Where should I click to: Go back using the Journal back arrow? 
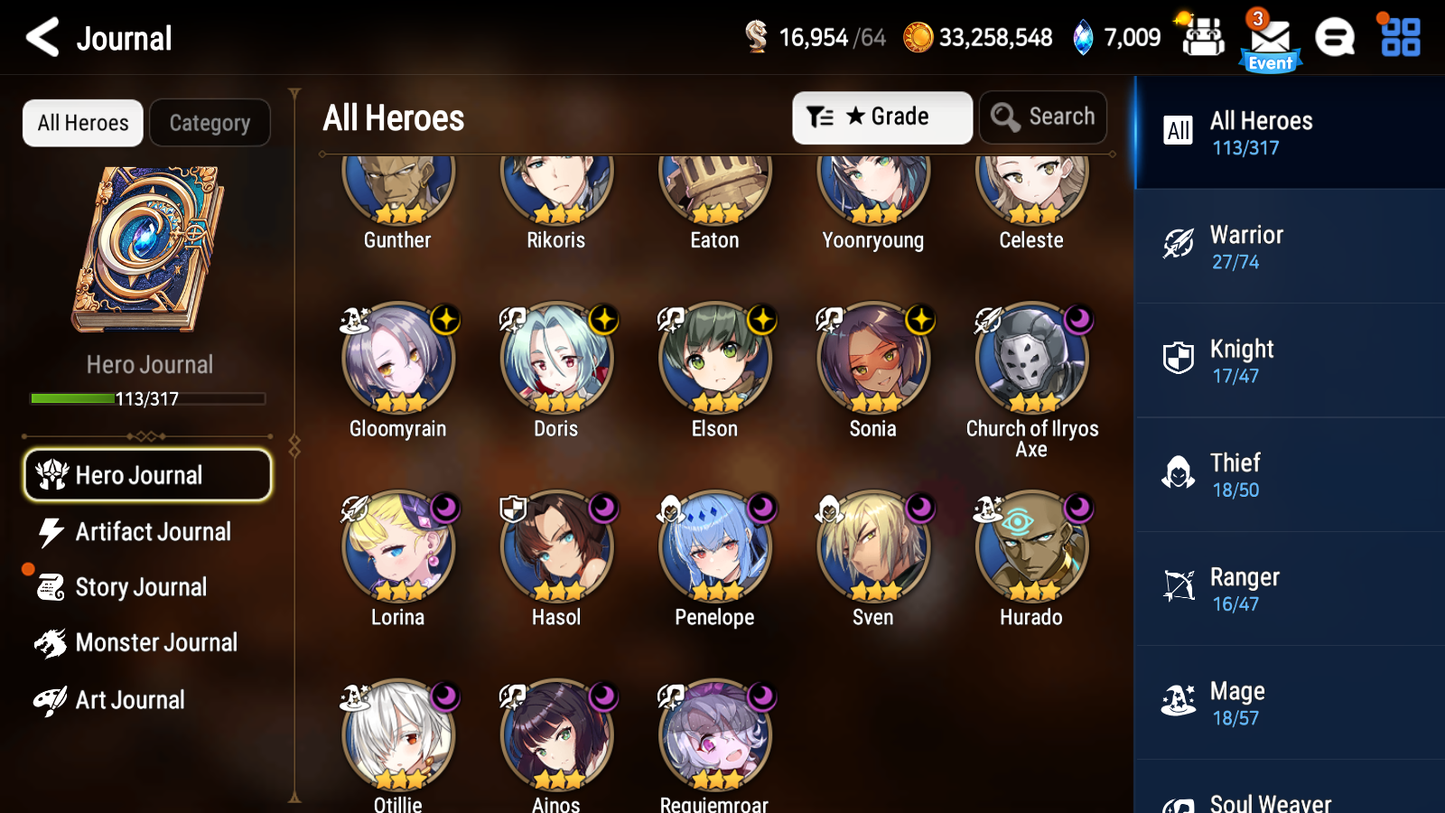(42, 37)
